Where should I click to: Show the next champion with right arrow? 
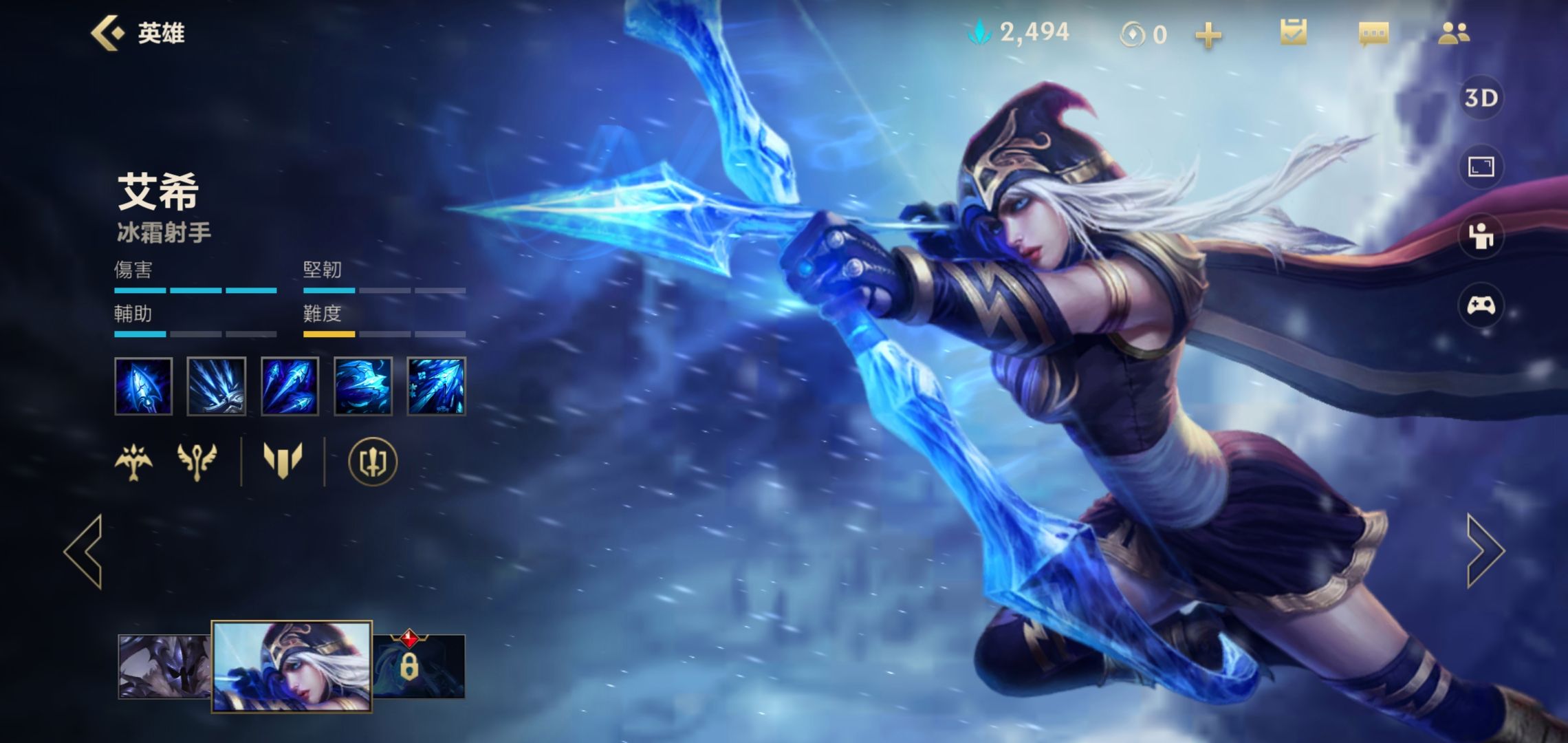[x=1484, y=551]
